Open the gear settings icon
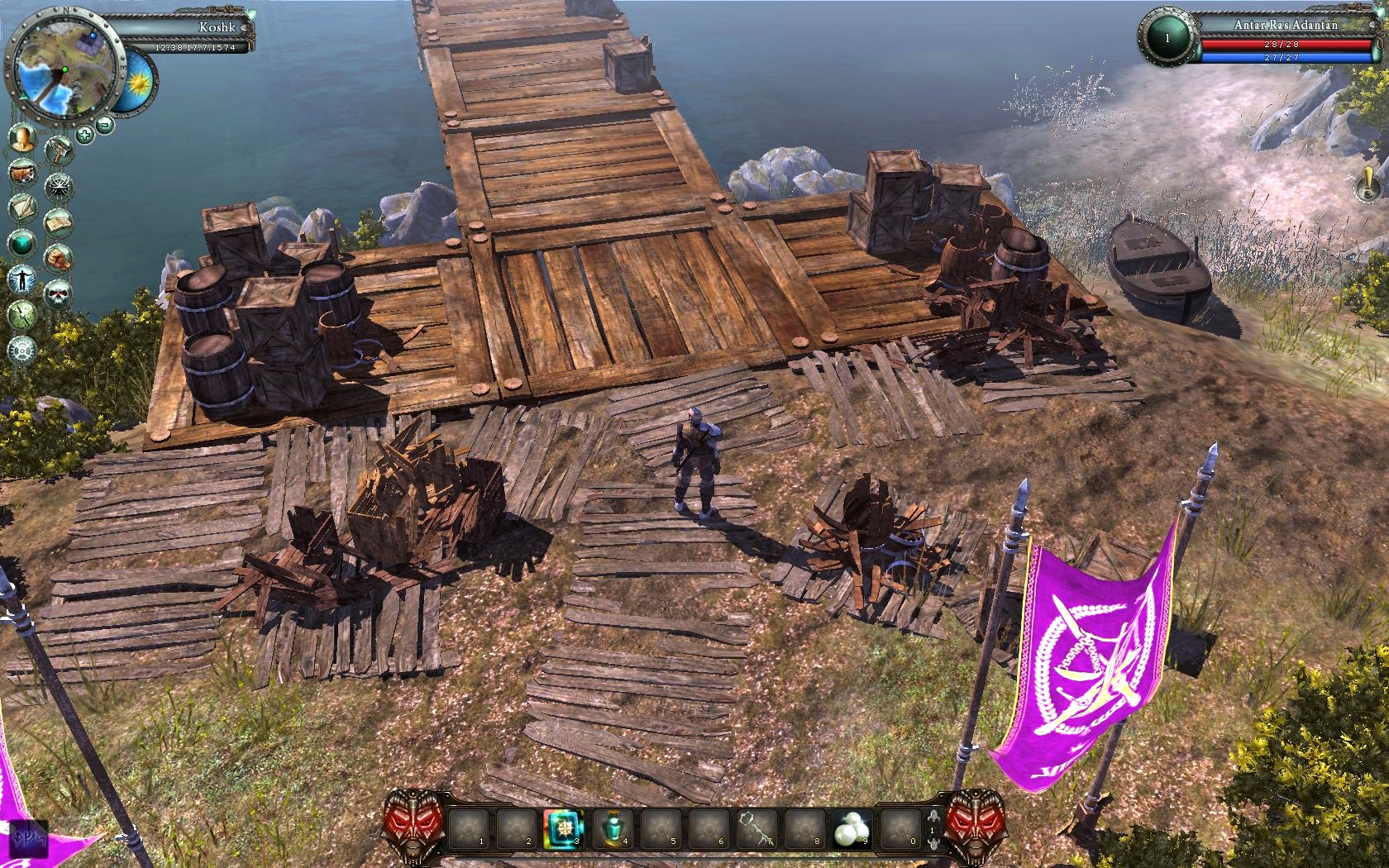 pos(22,350)
